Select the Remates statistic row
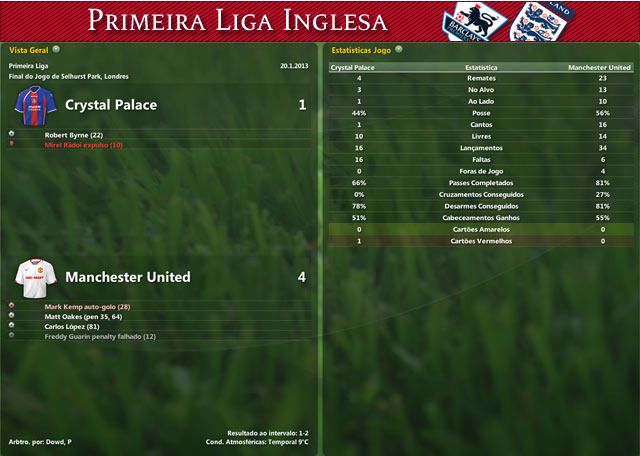 click(x=480, y=78)
